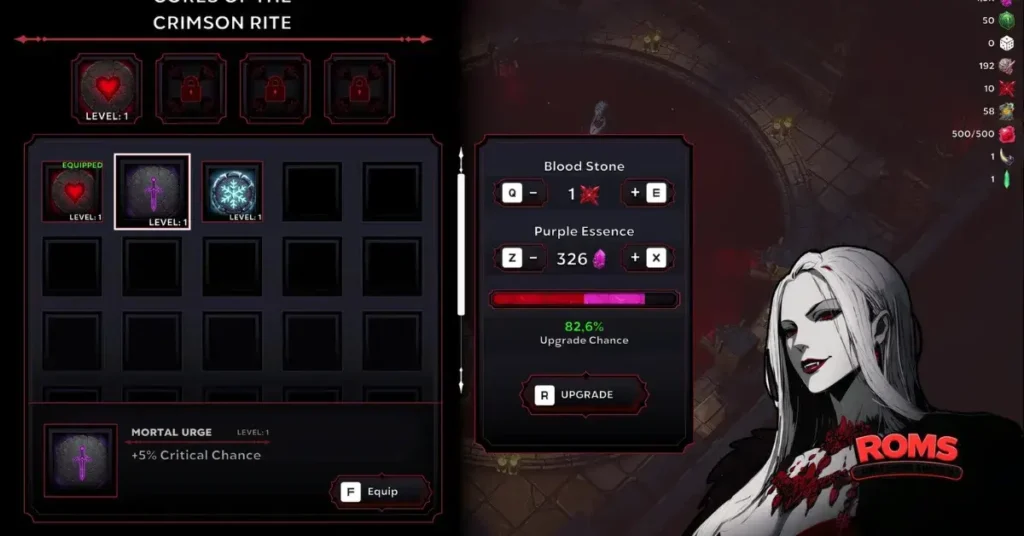
Task: Decrease Blood Stone amount
Action: (x=522, y=193)
